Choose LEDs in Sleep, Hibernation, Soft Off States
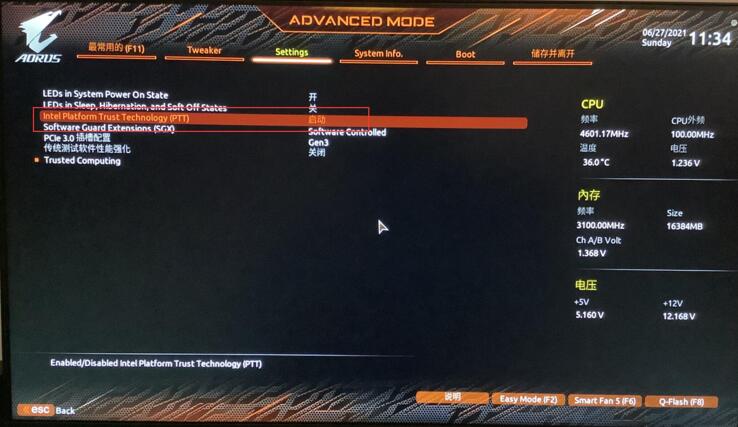The width and height of the screenshot is (738, 427). (x=134, y=107)
